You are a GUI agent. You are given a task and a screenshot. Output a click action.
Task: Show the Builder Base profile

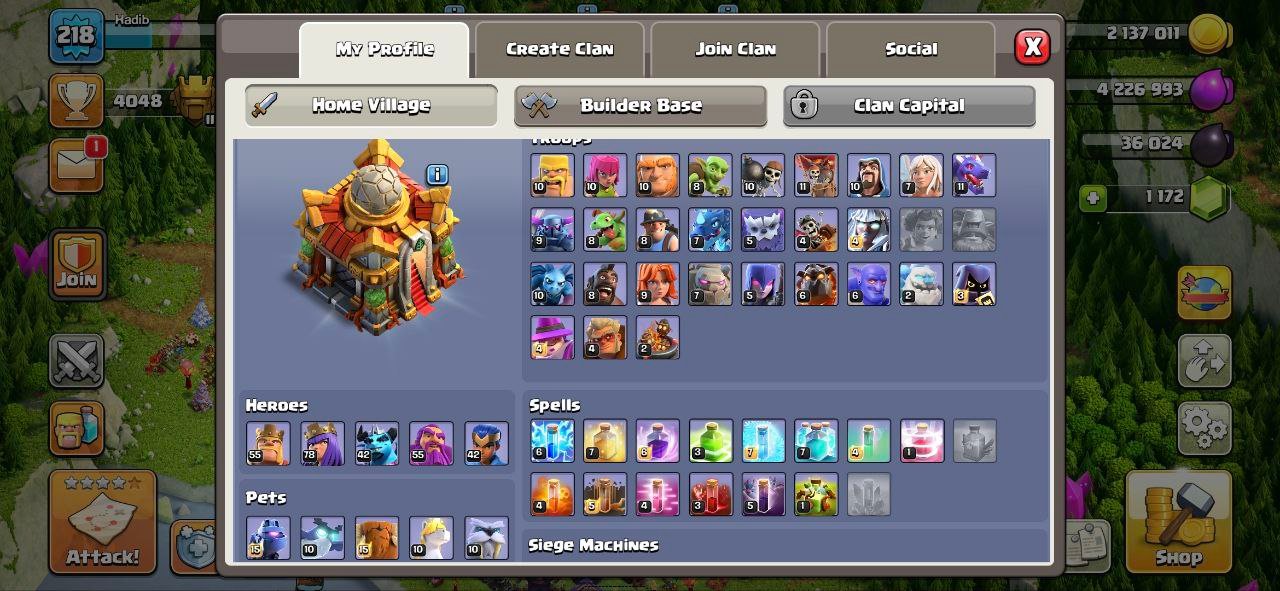click(x=640, y=106)
